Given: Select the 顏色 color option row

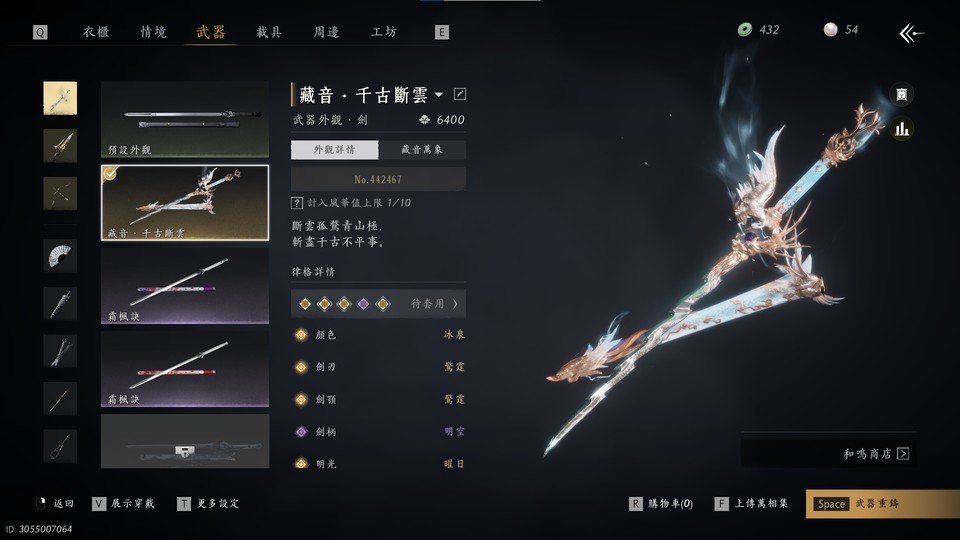Looking at the screenshot, I should (378, 335).
